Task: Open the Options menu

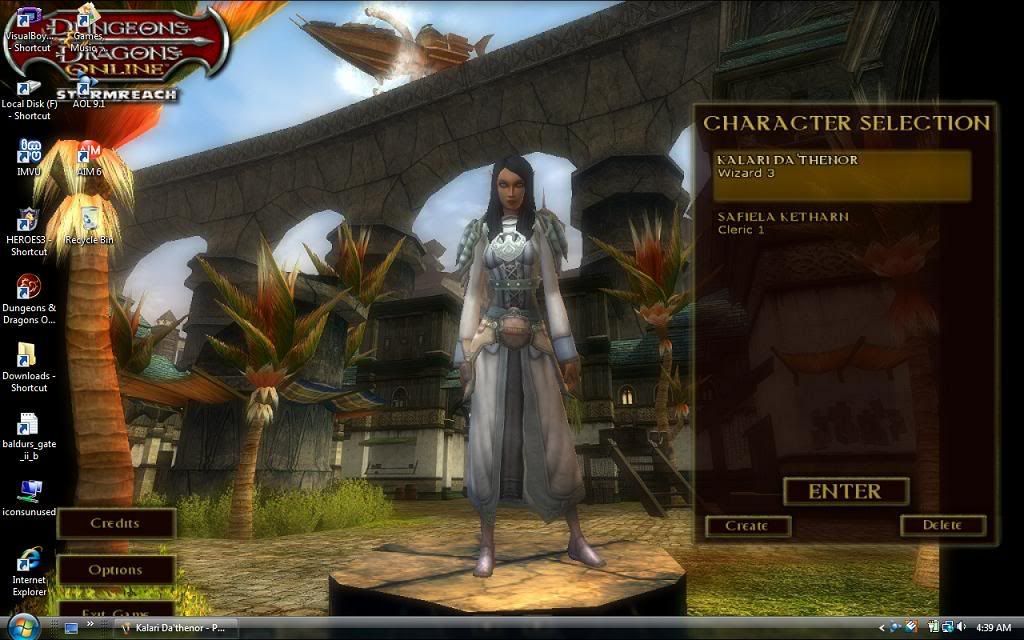Action: pyautogui.click(x=115, y=570)
